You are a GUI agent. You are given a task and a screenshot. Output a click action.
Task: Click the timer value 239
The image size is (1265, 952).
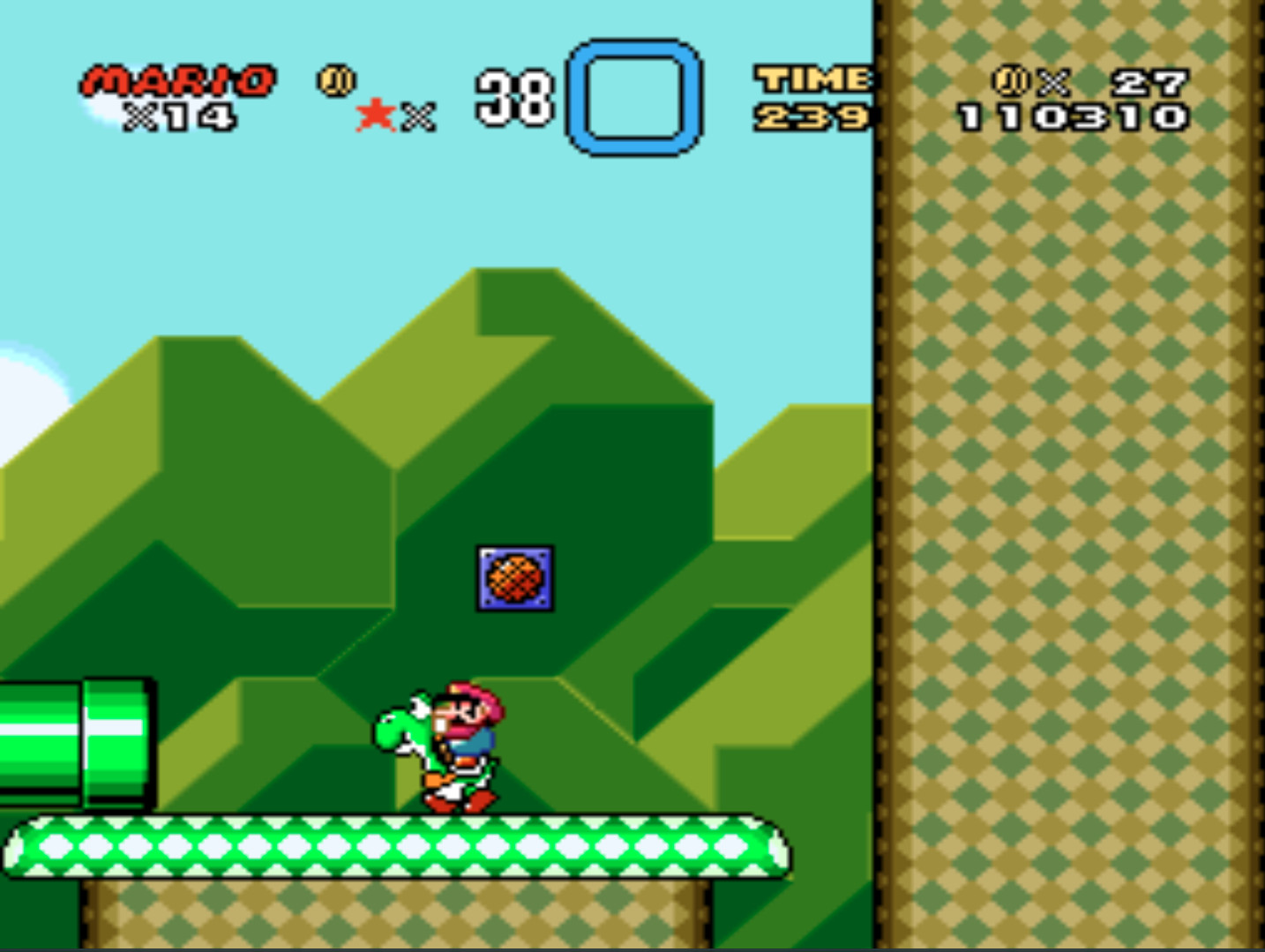(811, 116)
